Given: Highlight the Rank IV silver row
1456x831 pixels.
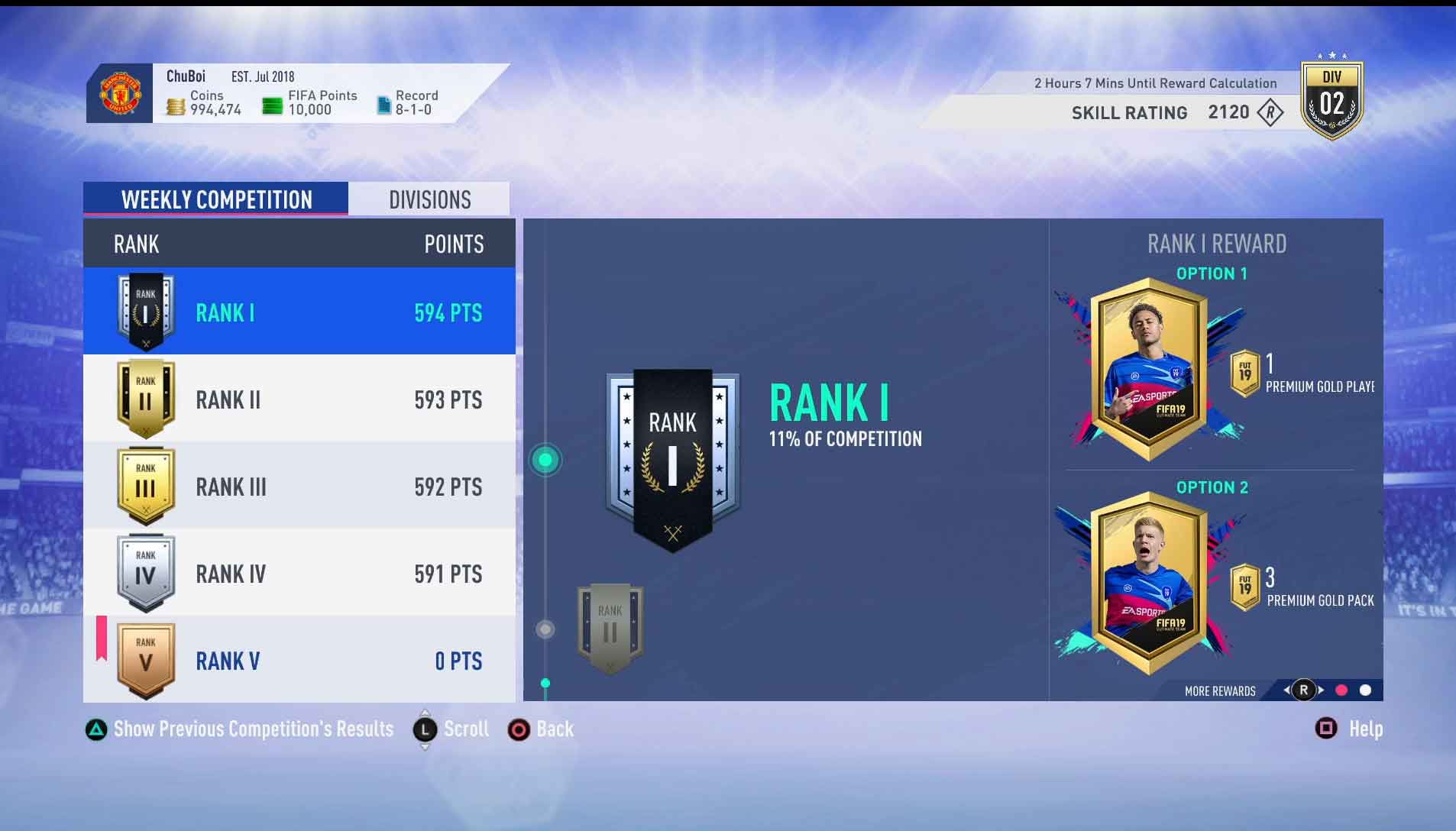Looking at the screenshot, I should (298, 574).
